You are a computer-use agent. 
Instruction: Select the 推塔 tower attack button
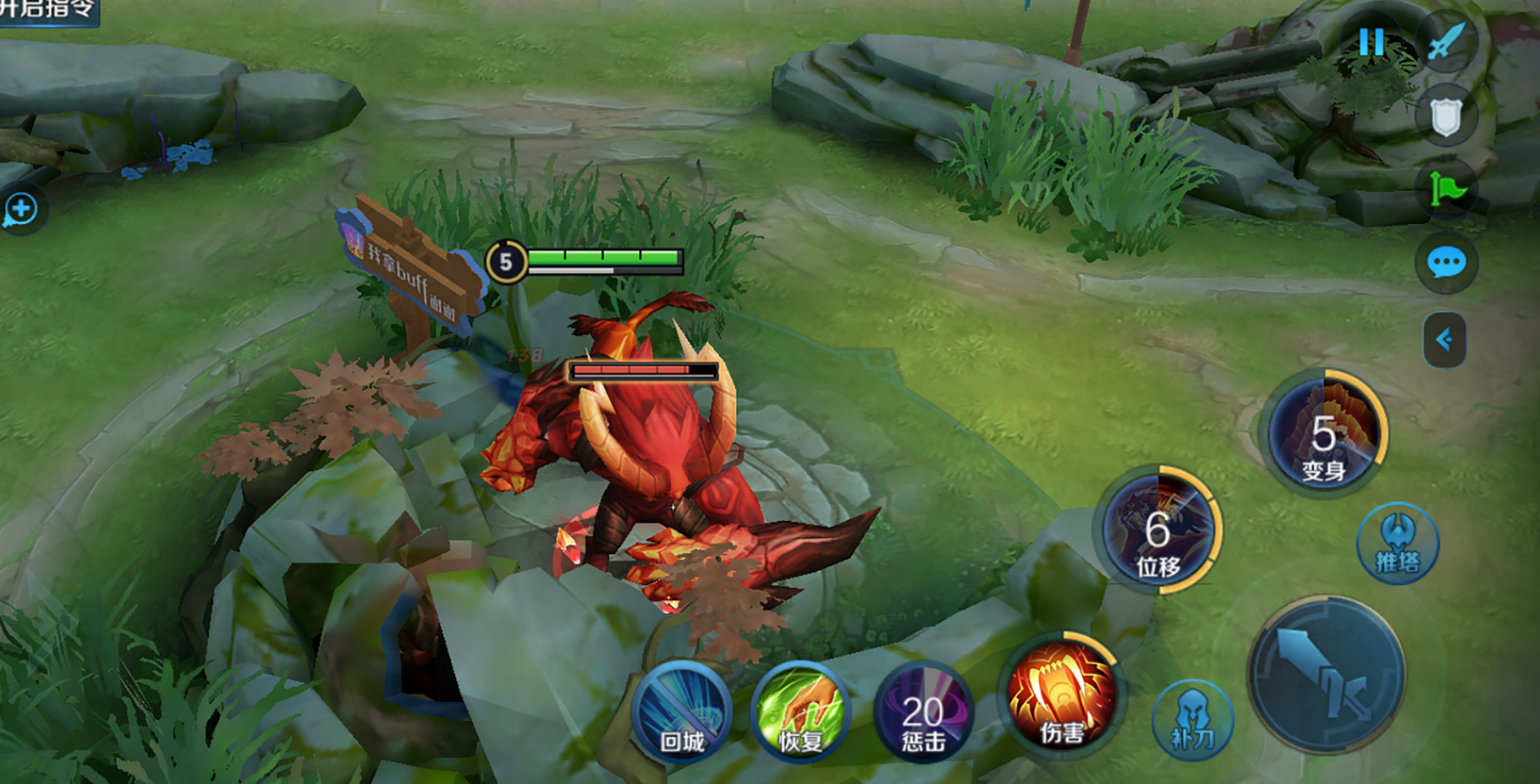point(1398,544)
